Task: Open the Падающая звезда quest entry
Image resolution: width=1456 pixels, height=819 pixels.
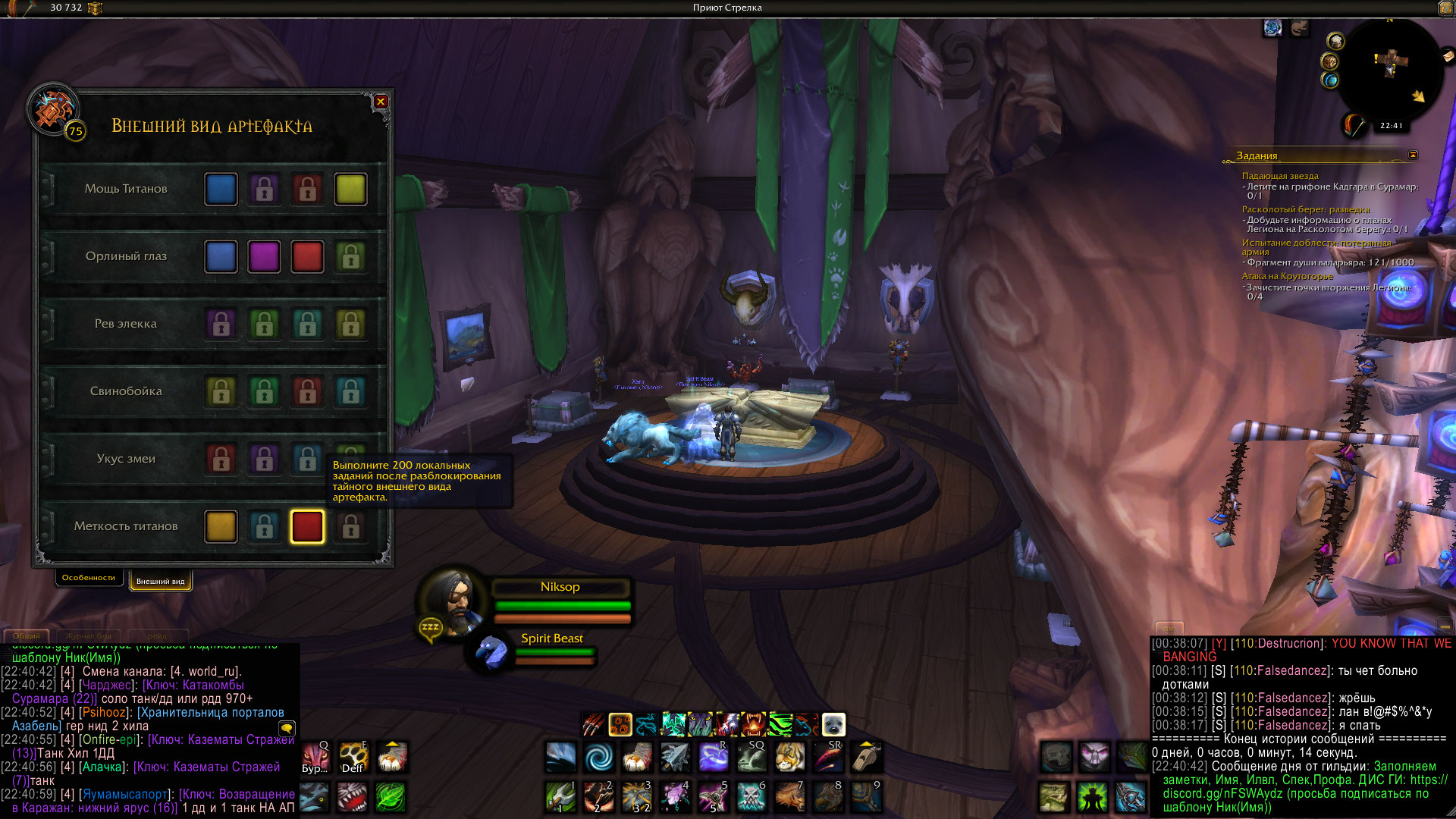Action: [x=1280, y=176]
